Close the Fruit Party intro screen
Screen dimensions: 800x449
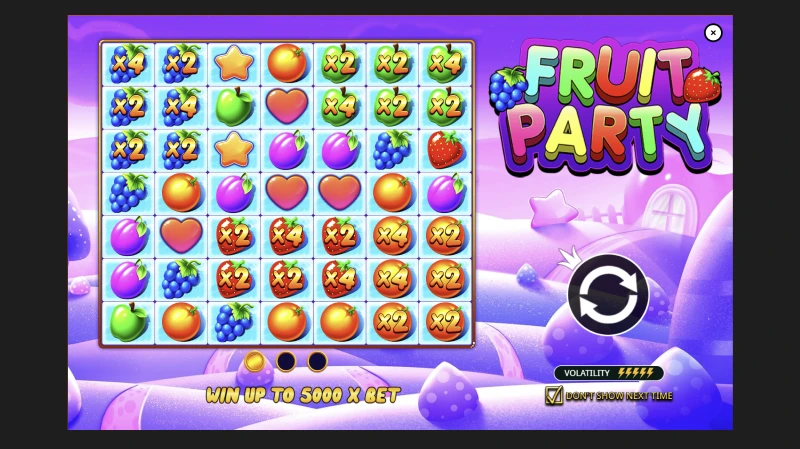pos(713,33)
